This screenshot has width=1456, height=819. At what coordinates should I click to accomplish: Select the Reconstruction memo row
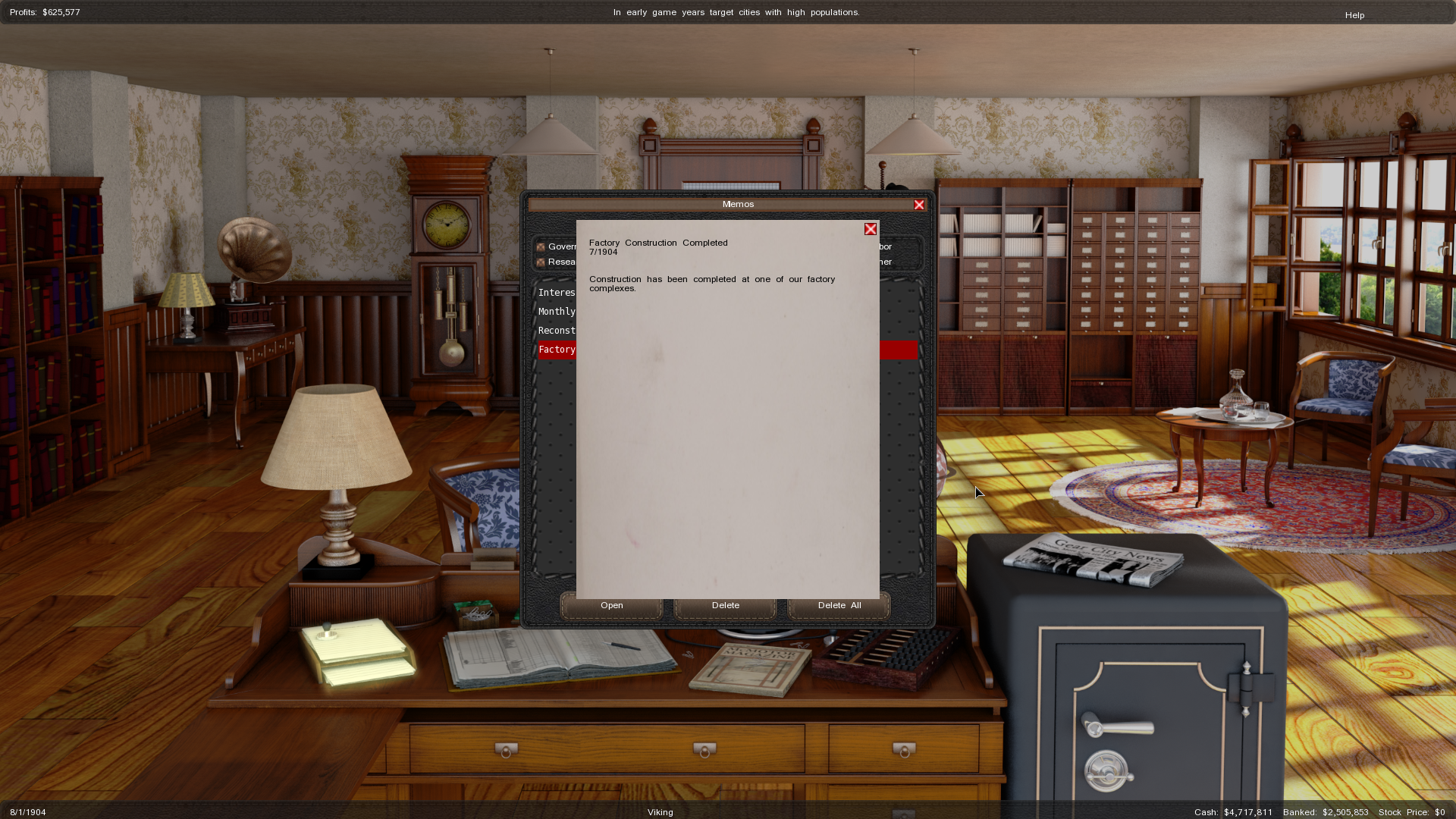[557, 331]
